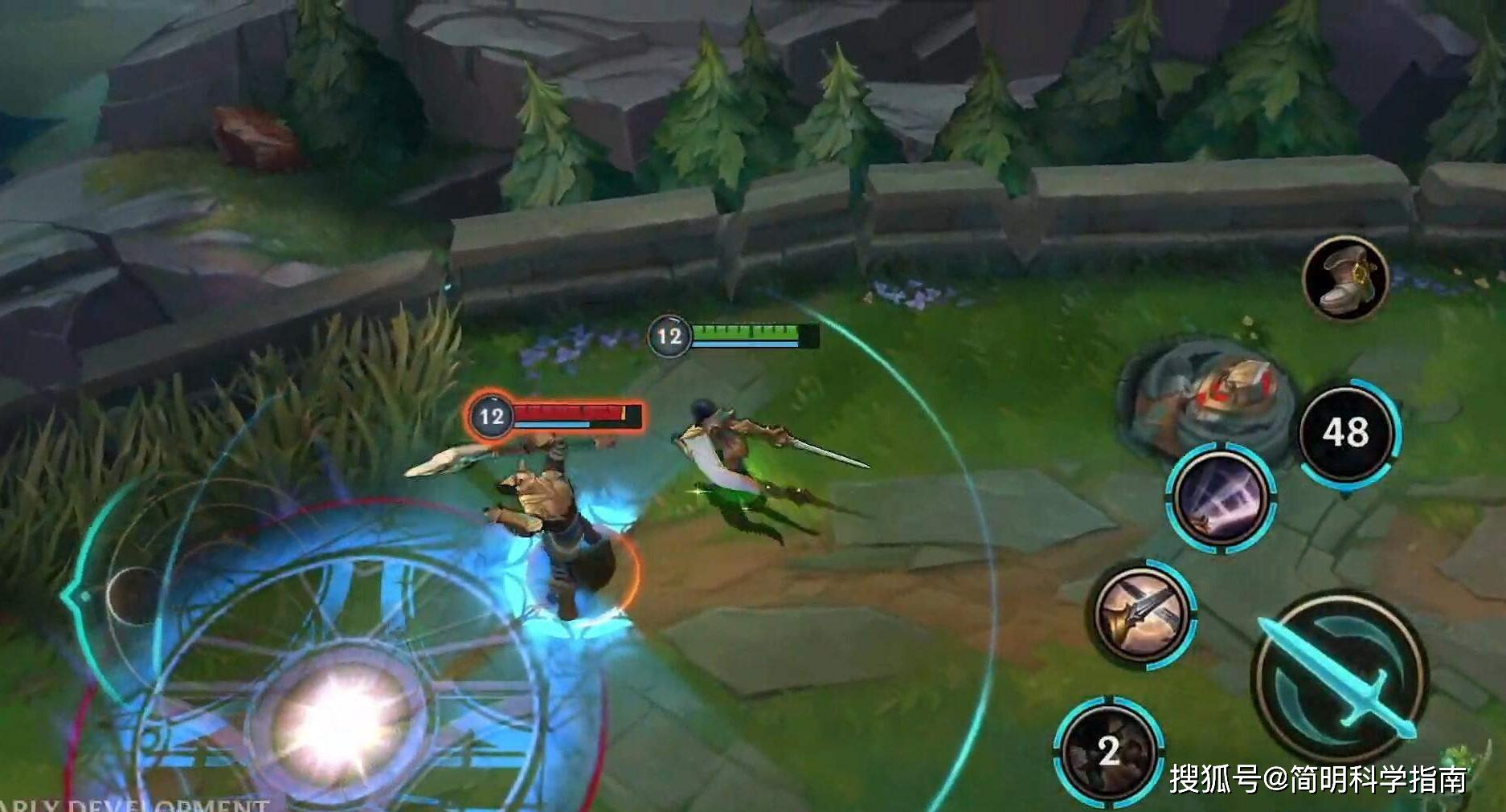Activate the boots item icon

[1344, 278]
